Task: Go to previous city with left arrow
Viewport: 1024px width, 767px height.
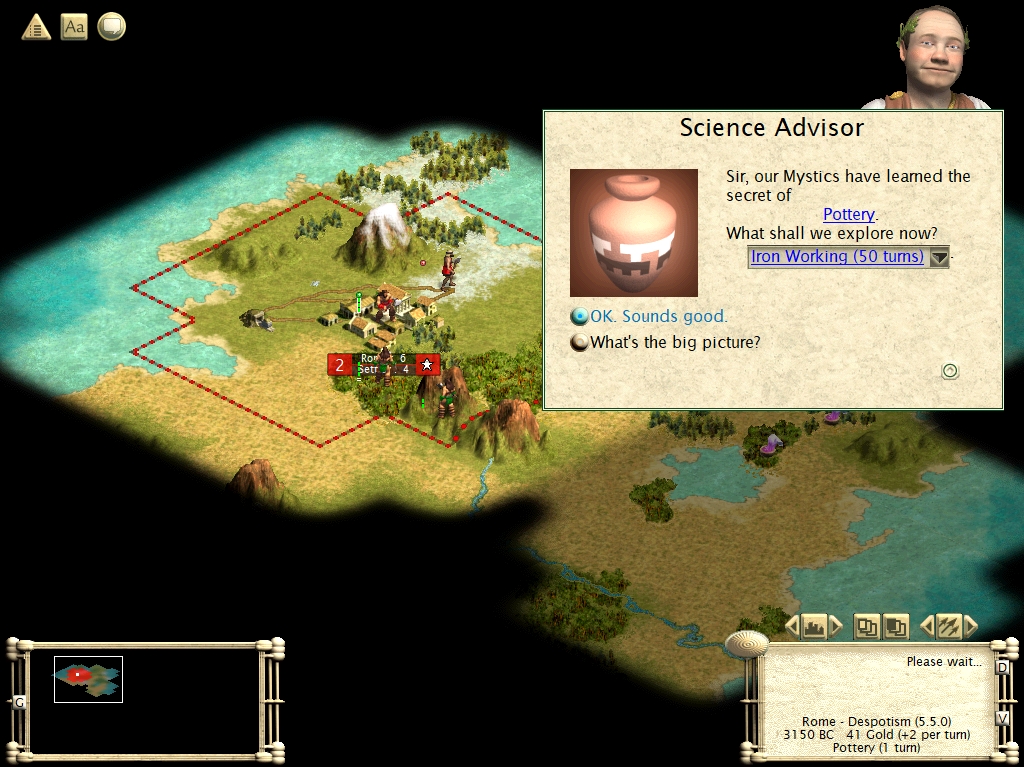Action: 792,627
